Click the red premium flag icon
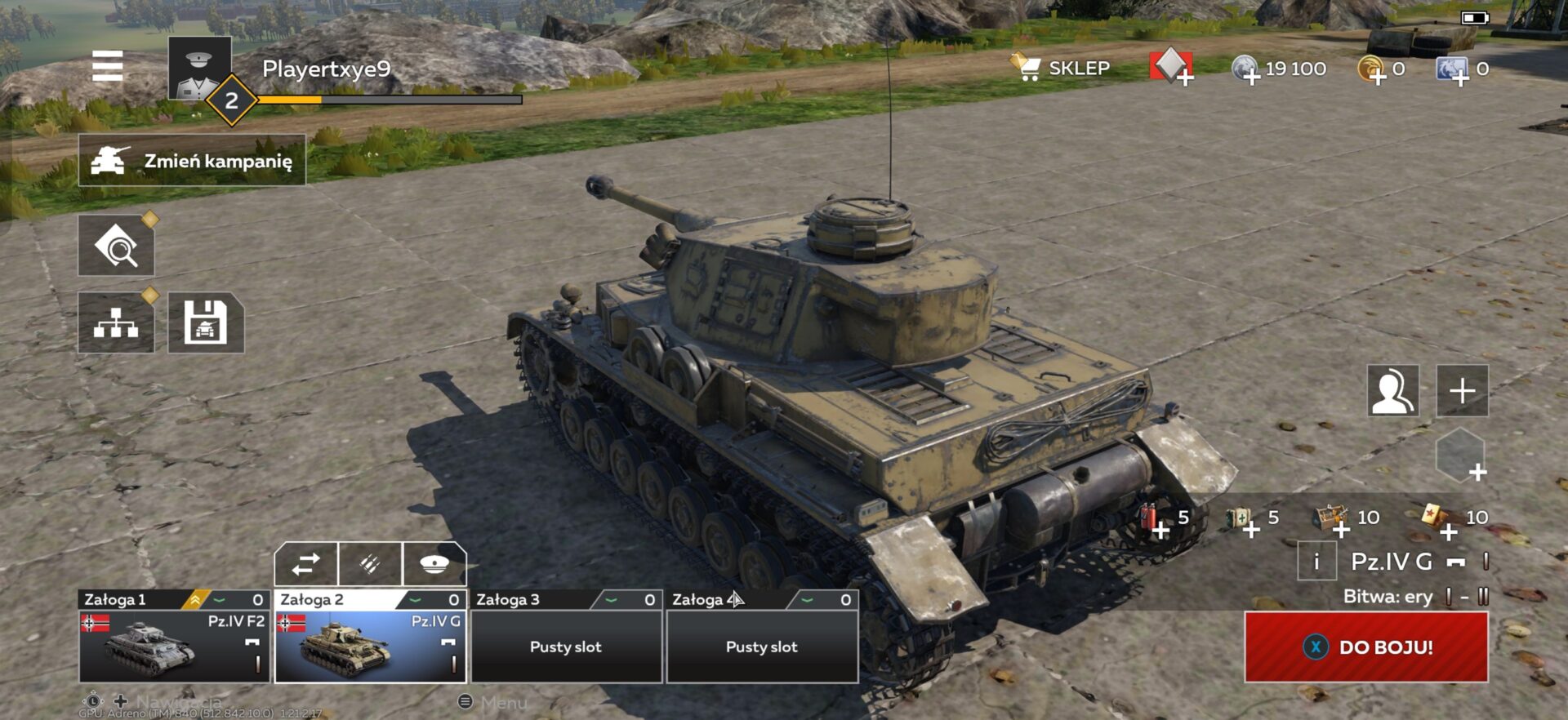The image size is (1568, 720). click(x=1171, y=67)
